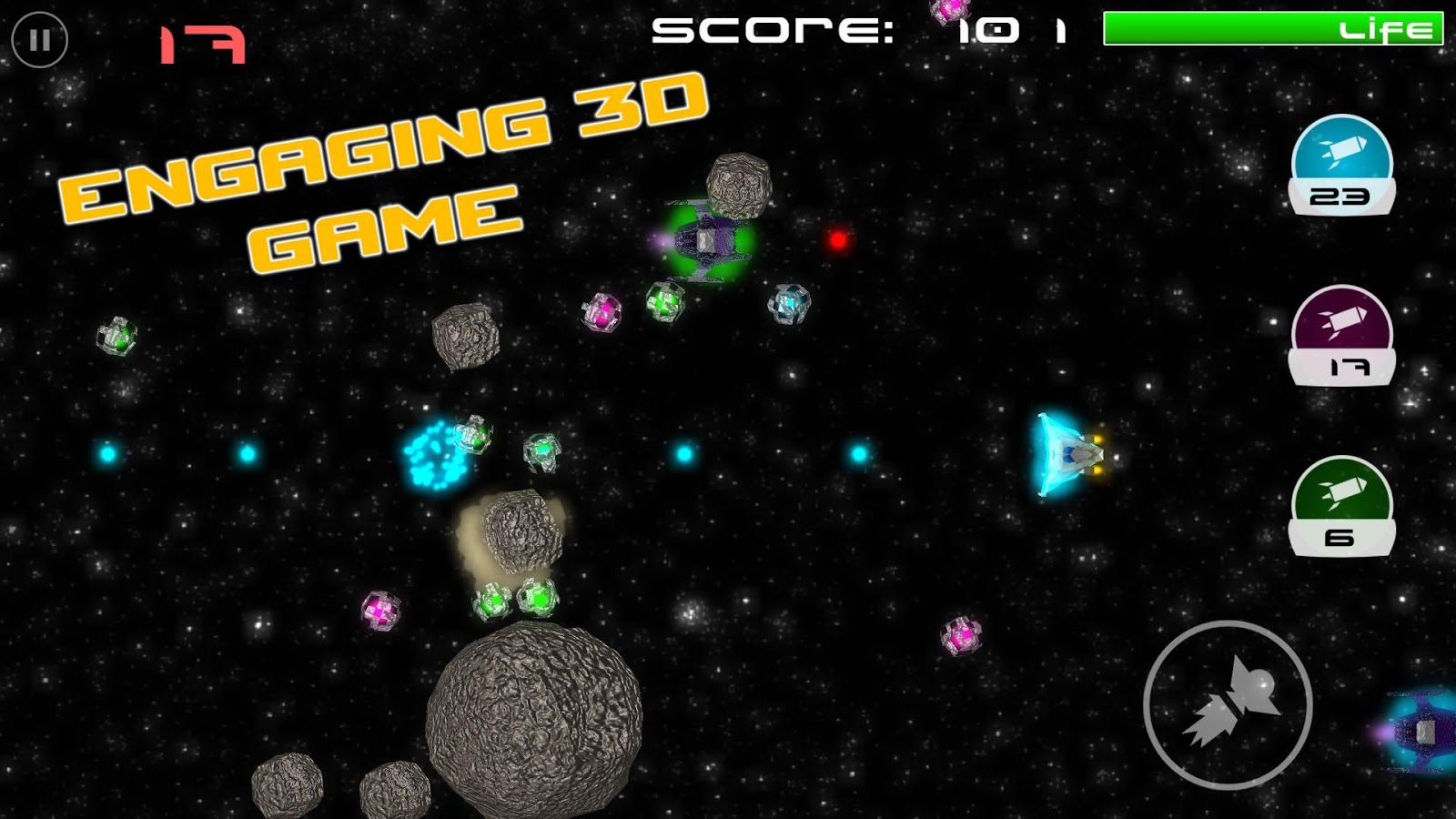Tap the large asteroid at bottom center
The height and width of the screenshot is (819, 1456).
(x=532, y=719)
